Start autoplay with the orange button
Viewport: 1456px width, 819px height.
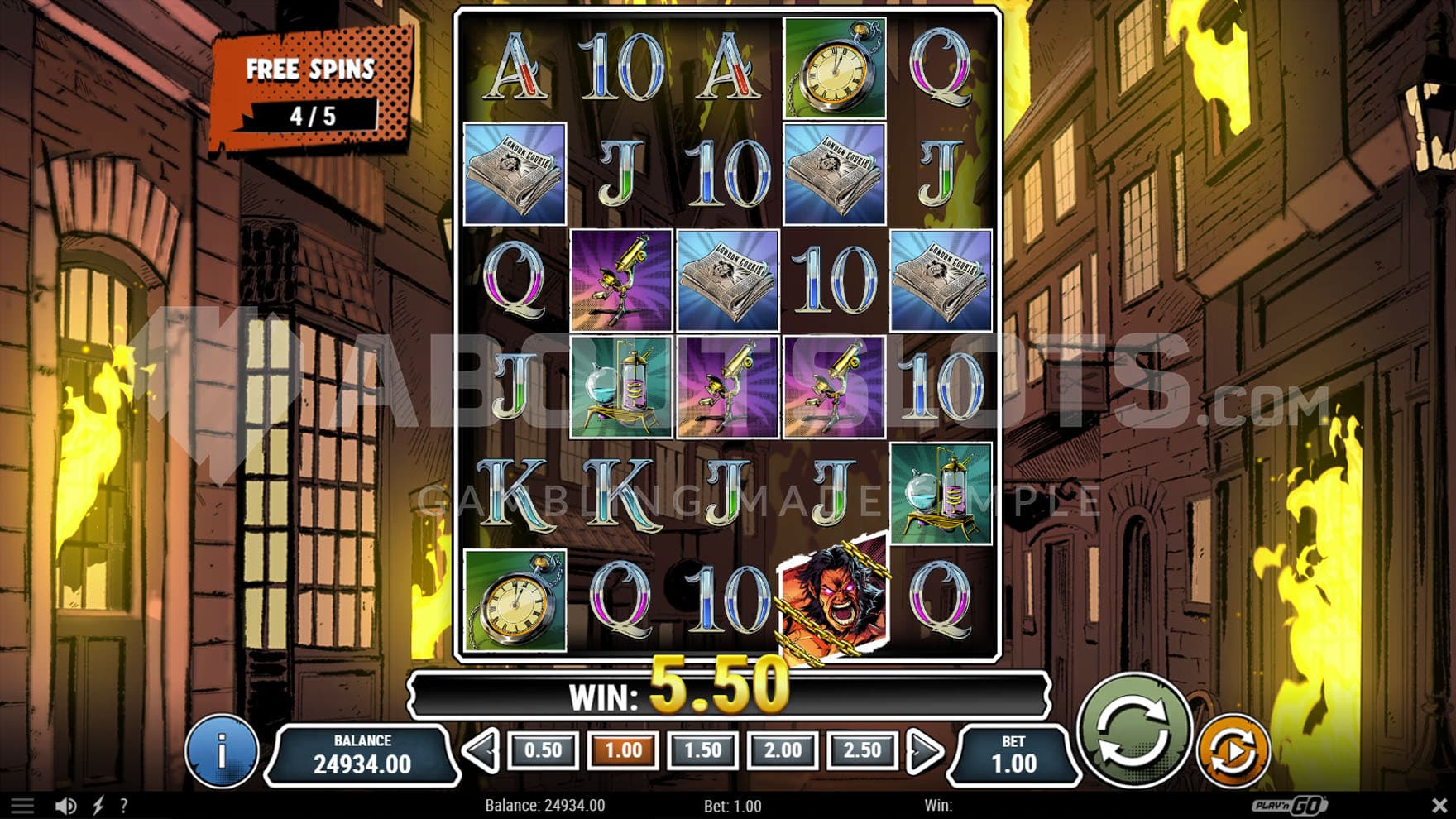(x=1233, y=750)
